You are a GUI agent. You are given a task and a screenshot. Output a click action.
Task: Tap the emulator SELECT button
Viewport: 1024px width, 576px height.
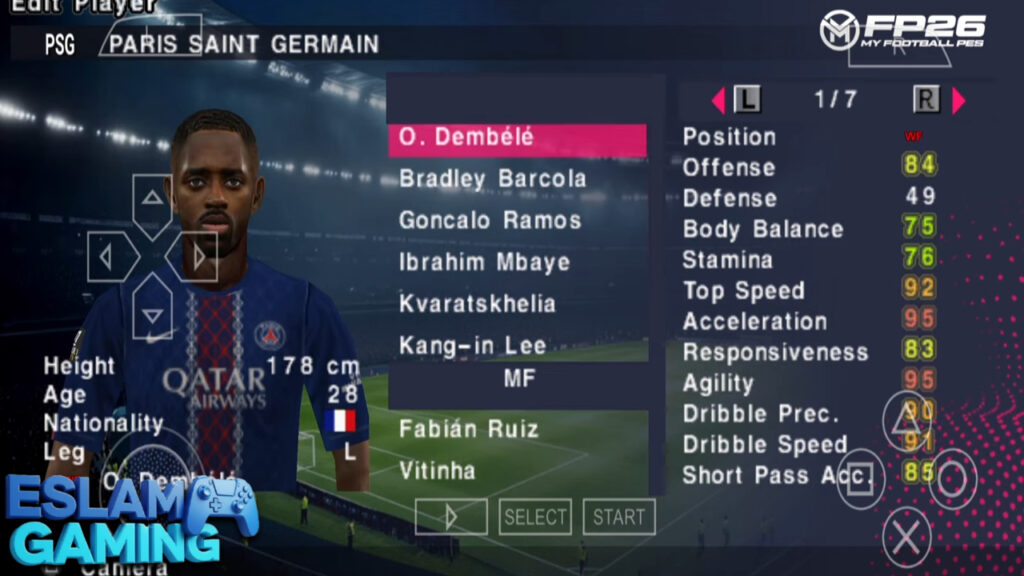(535, 517)
